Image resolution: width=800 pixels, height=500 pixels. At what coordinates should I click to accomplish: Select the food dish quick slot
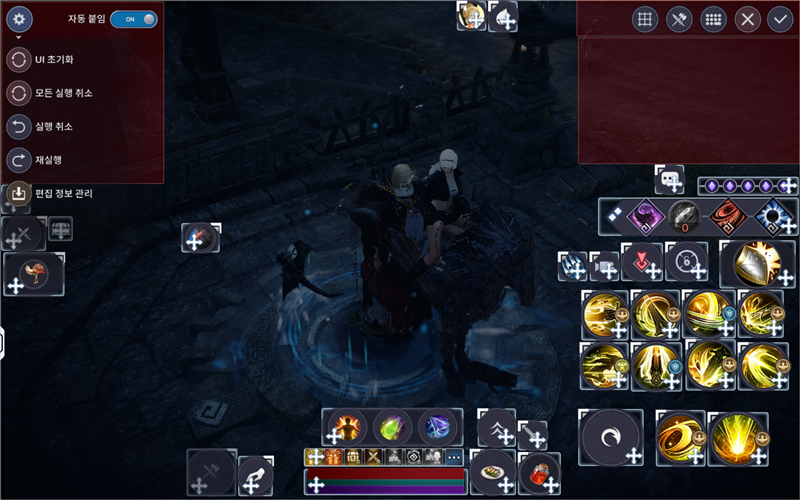click(x=493, y=467)
